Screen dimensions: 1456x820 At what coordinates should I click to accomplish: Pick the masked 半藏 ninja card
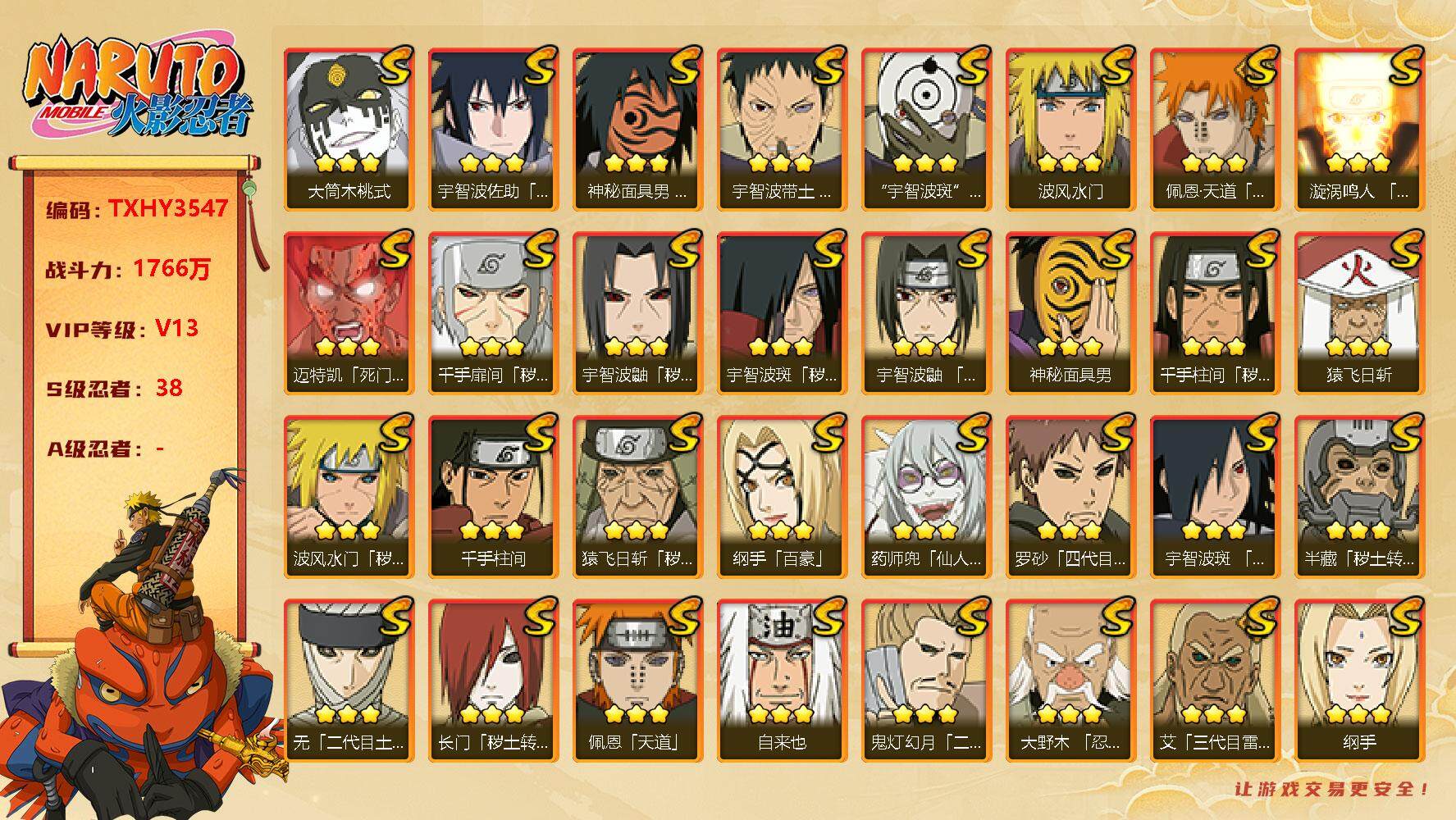(1359, 496)
